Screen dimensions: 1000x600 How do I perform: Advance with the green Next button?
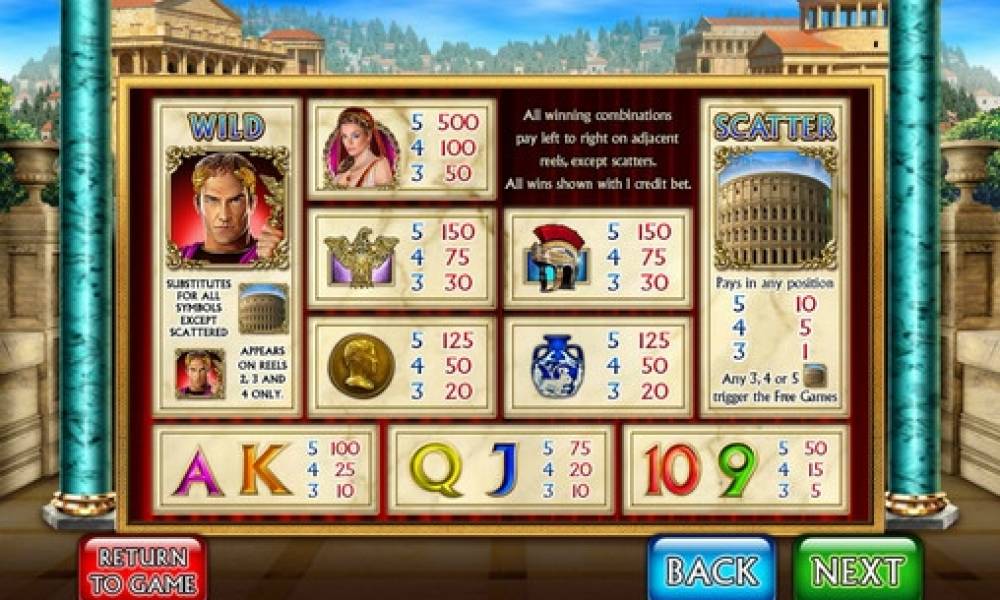857,569
